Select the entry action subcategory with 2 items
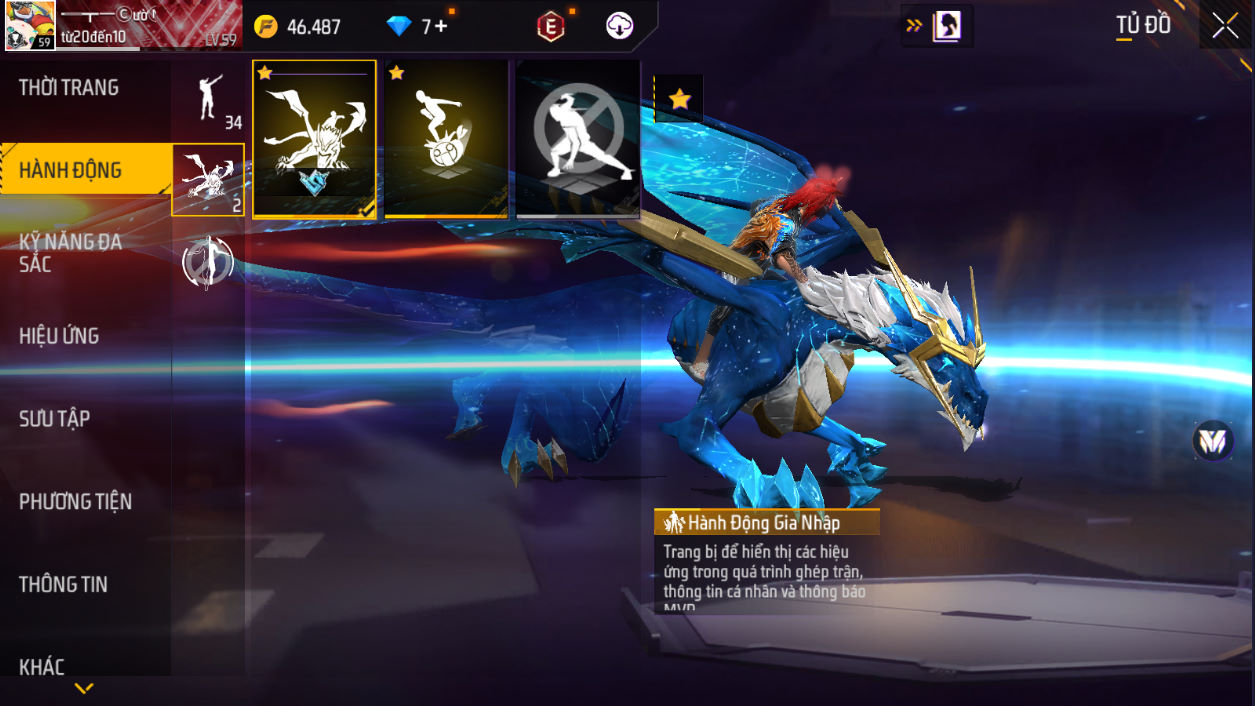The image size is (1255, 706). (208, 180)
